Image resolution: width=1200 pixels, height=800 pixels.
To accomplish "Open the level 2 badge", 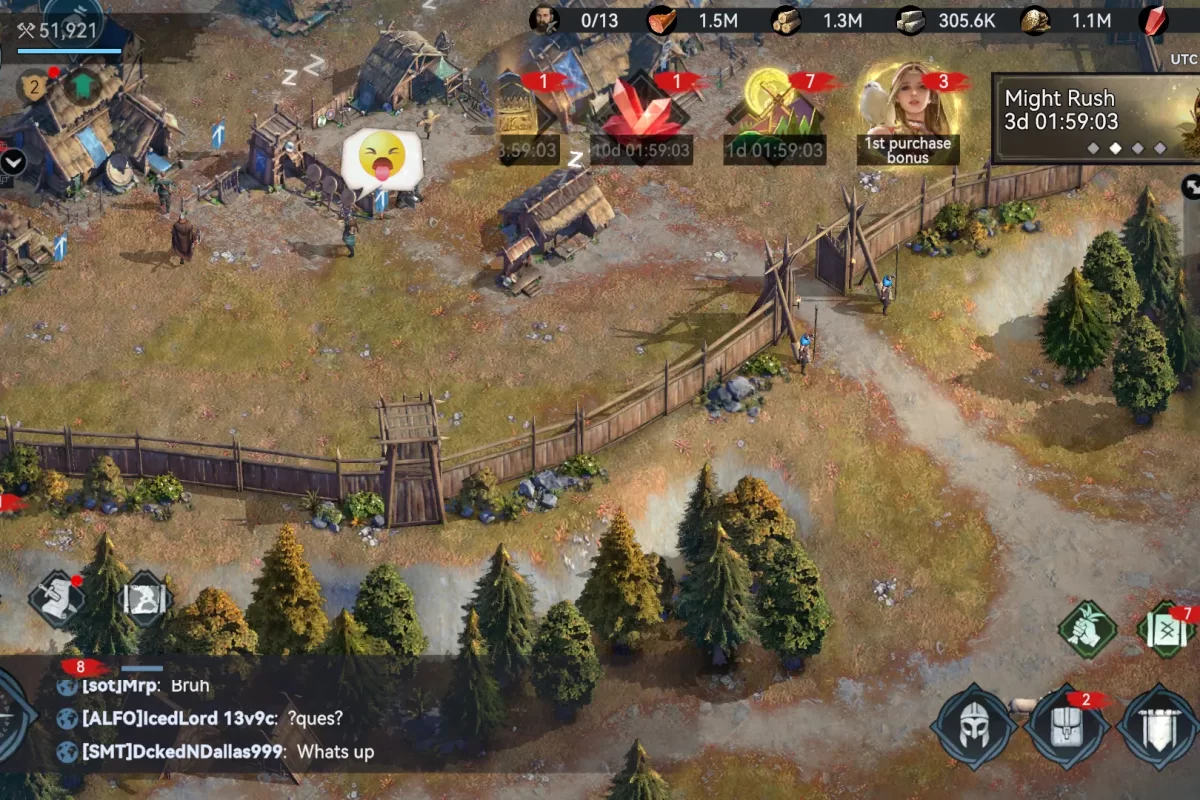I will pyautogui.click(x=34, y=88).
